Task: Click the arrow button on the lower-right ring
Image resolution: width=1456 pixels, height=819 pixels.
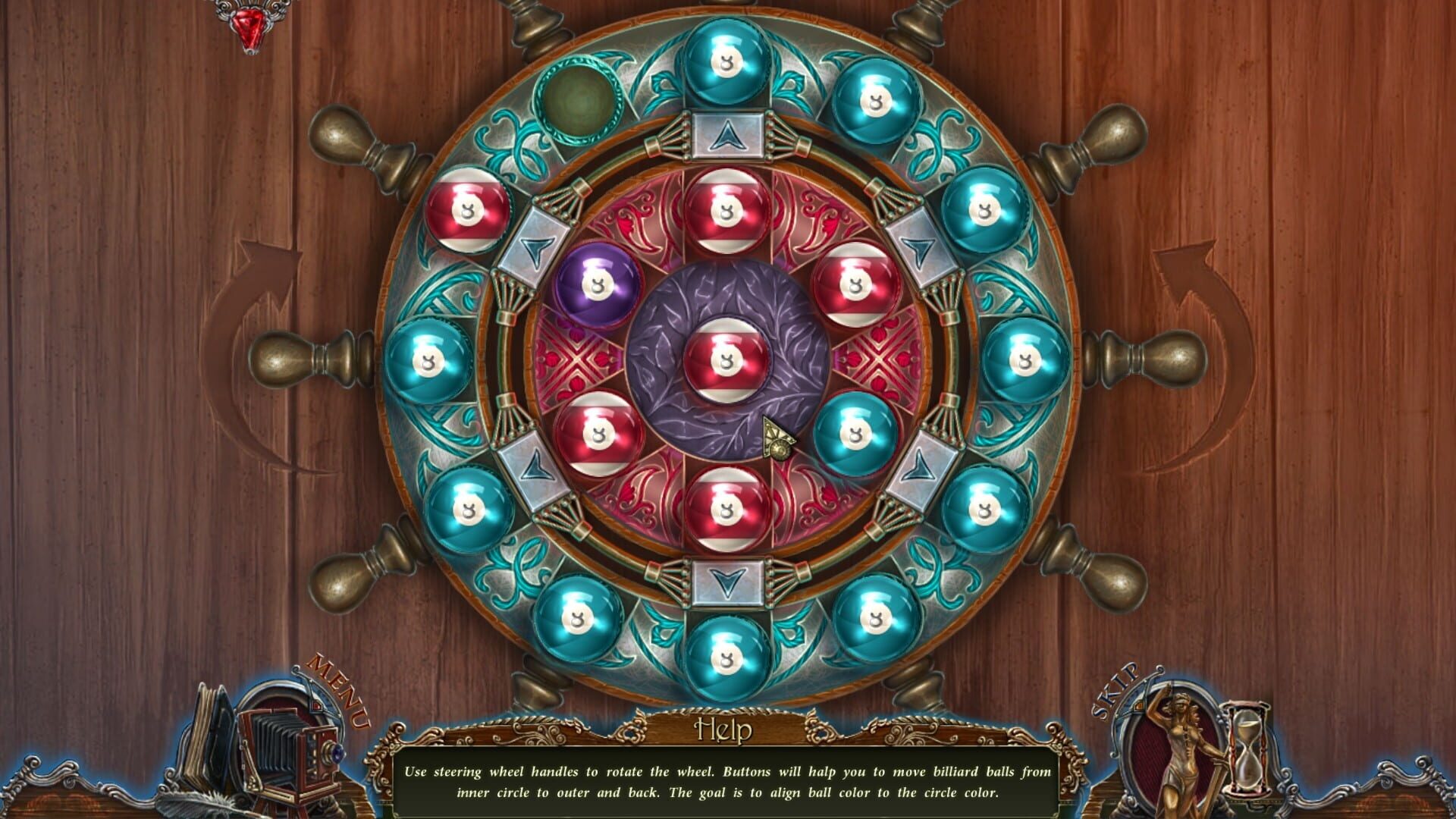Action: (920, 463)
